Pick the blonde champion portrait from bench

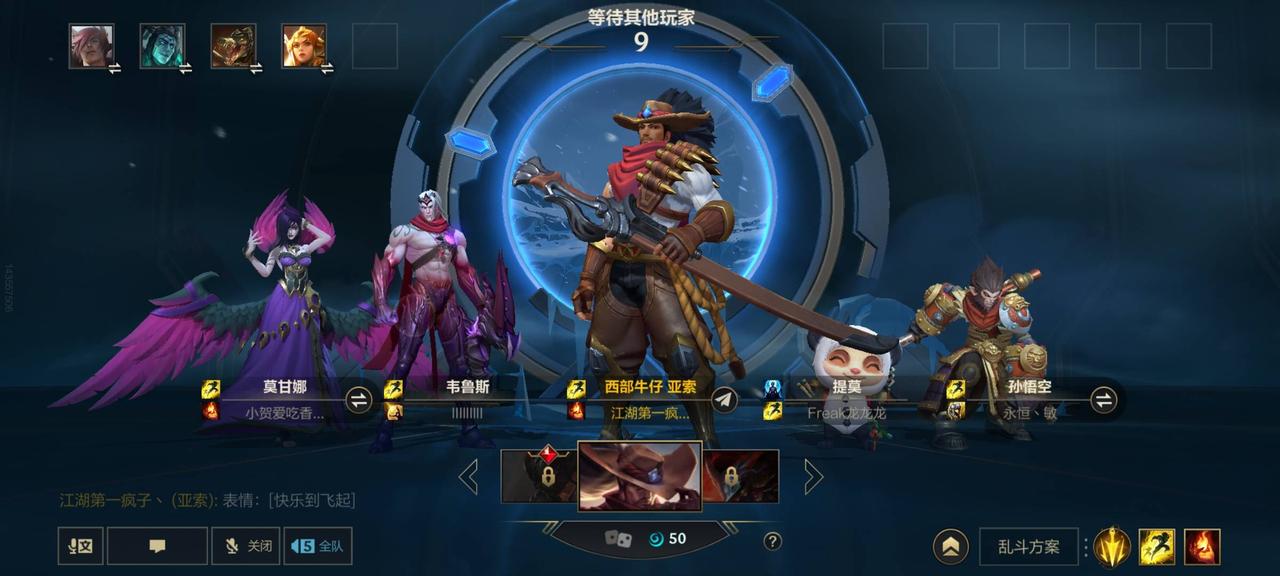pos(303,46)
